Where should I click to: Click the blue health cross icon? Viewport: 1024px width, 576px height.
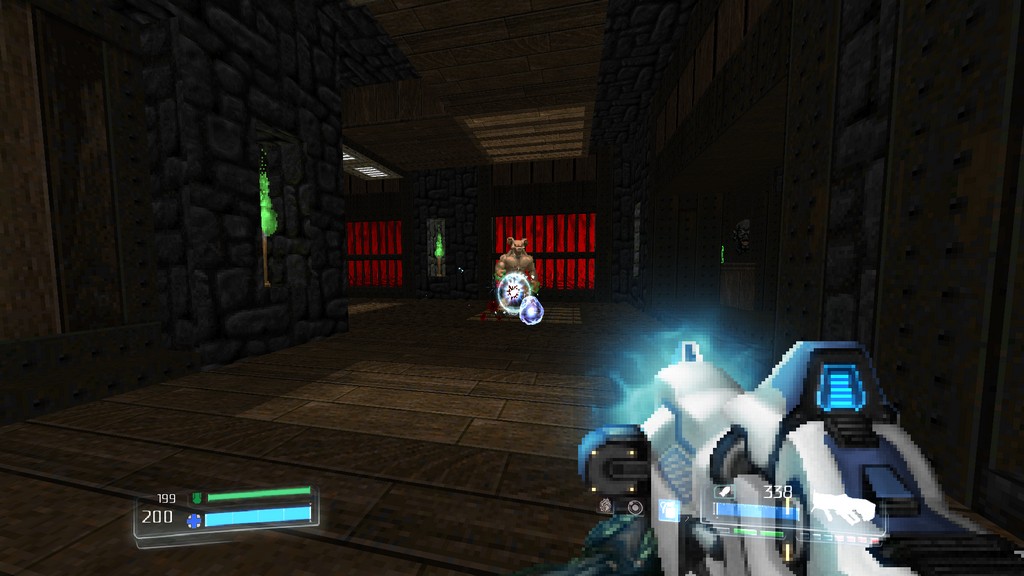point(194,520)
